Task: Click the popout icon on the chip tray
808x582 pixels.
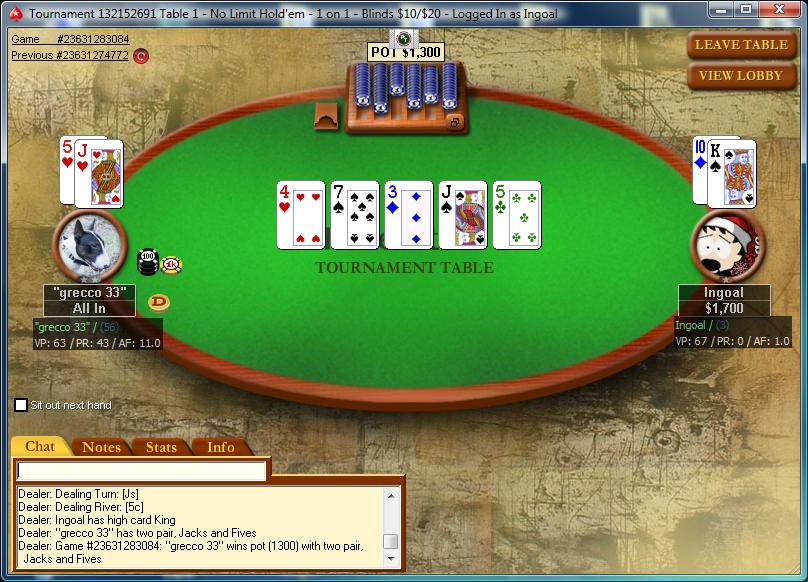Action: (455, 122)
